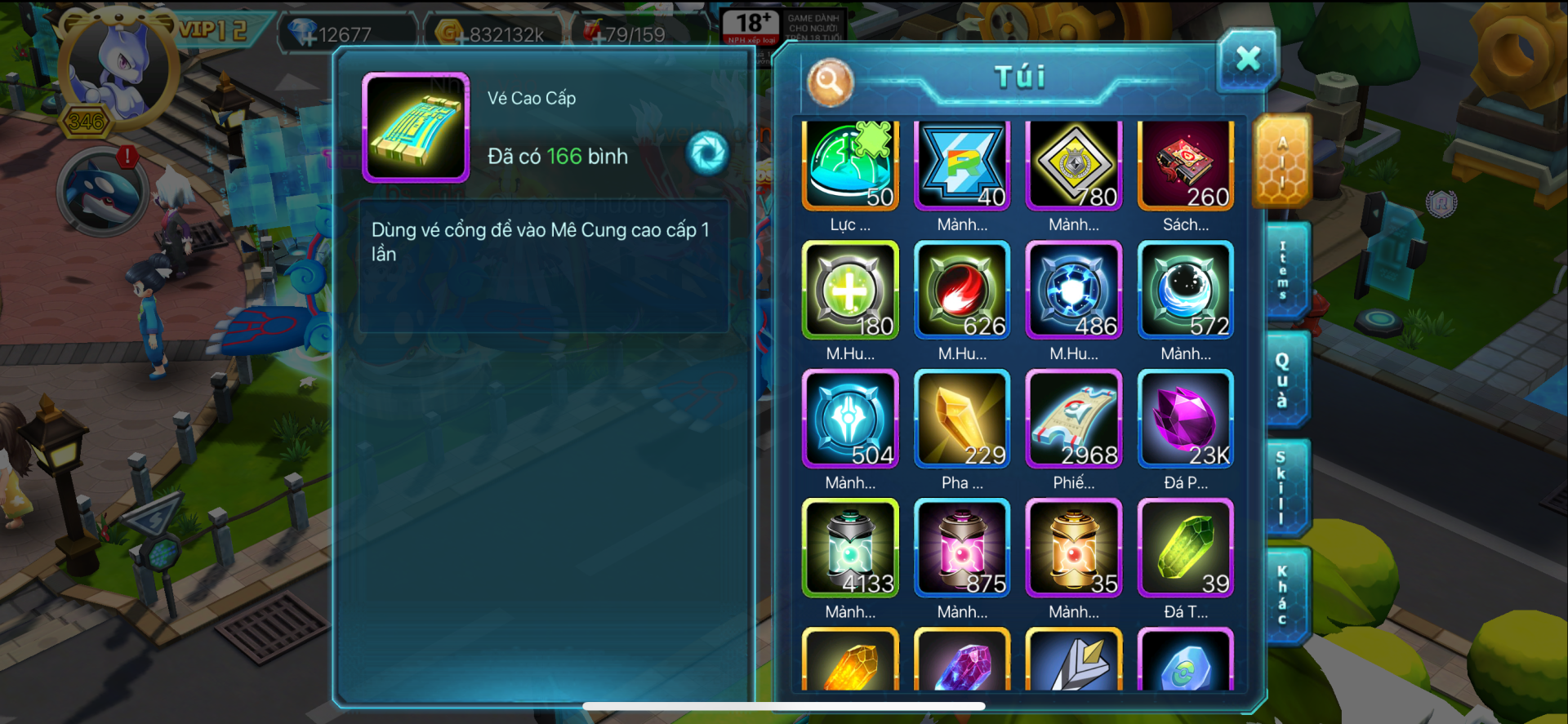Close the Túi bag window
Viewport: 1568px width, 724px height.
click(x=1247, y=59)
